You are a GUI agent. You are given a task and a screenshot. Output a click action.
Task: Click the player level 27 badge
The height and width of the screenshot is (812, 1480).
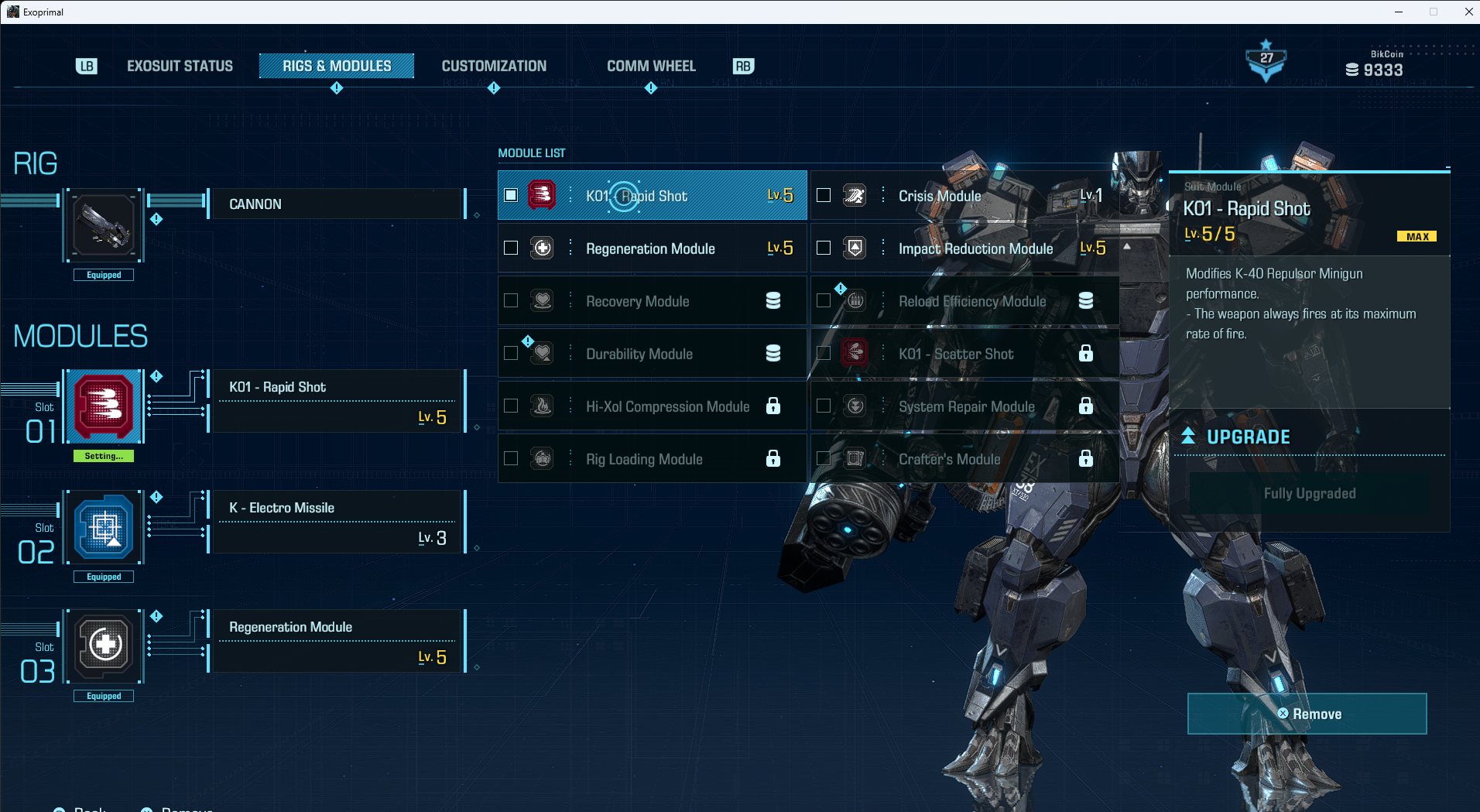point(1266,58)
